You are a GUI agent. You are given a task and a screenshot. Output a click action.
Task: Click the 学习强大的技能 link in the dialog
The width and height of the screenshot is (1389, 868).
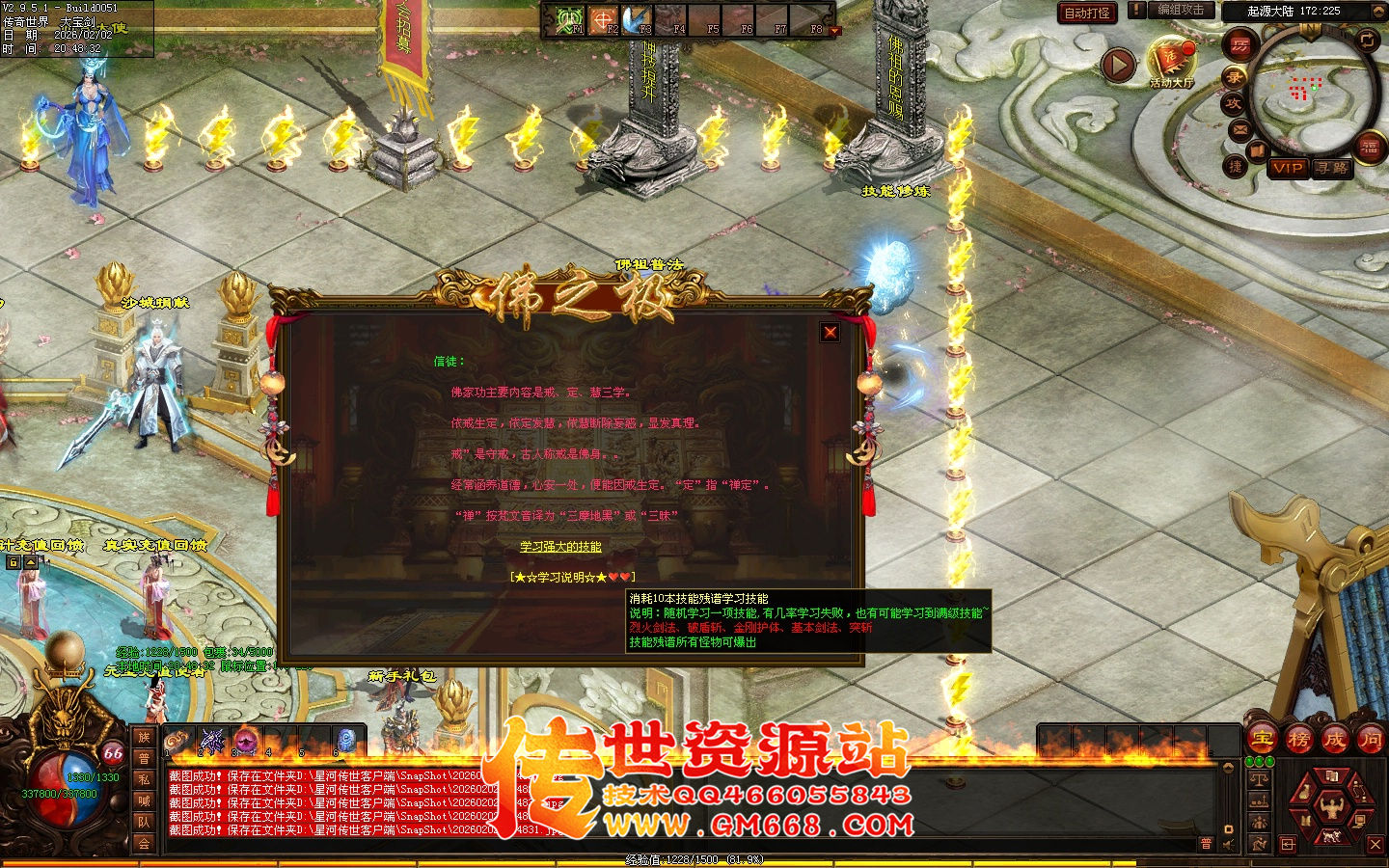(564, 545)
